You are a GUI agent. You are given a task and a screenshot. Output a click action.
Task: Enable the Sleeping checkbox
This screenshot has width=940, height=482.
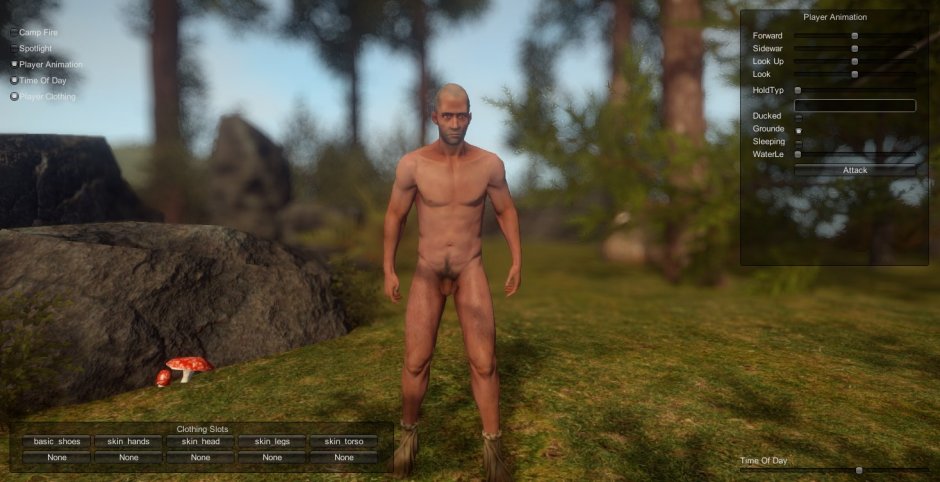[798, 142]
